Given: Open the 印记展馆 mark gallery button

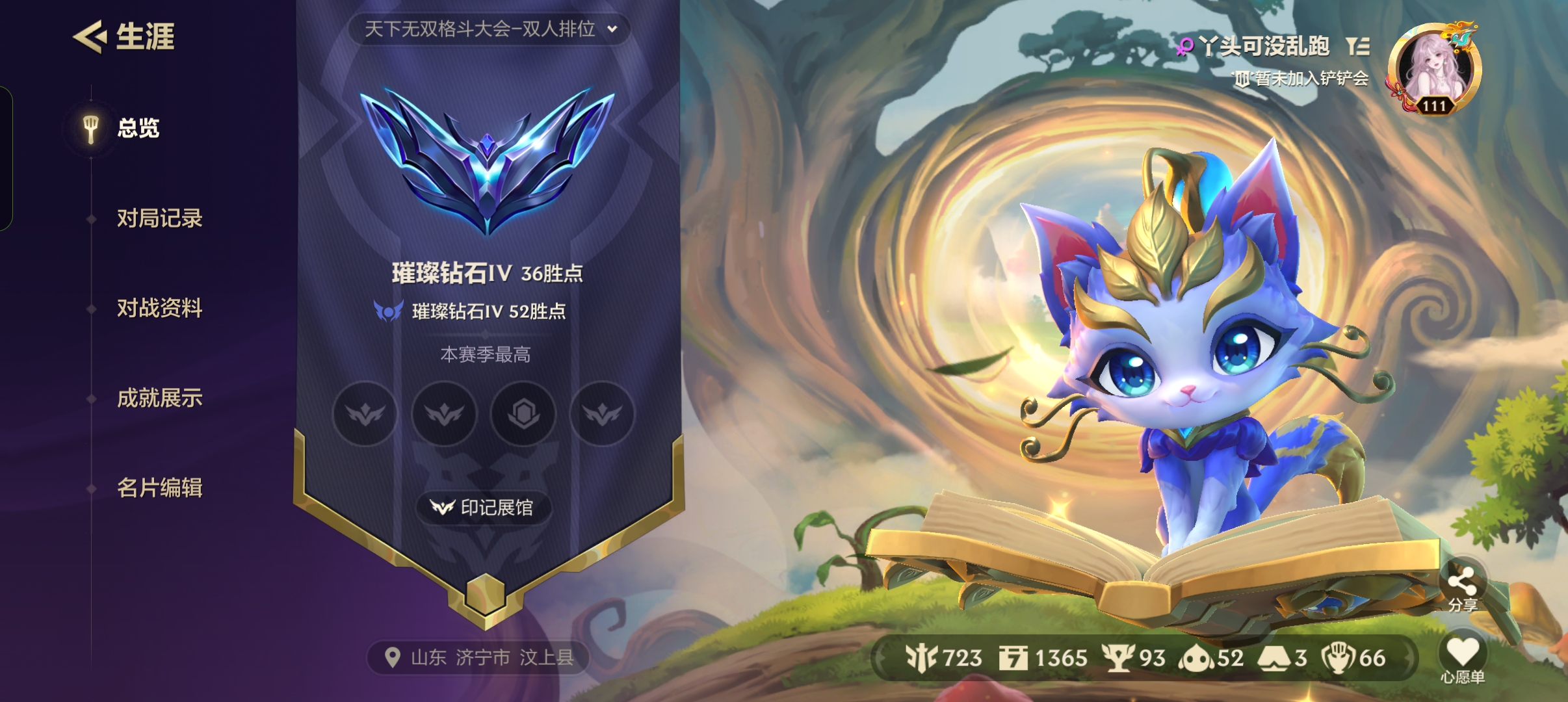Looking at the screenshot, I should [x=488, y=509].
